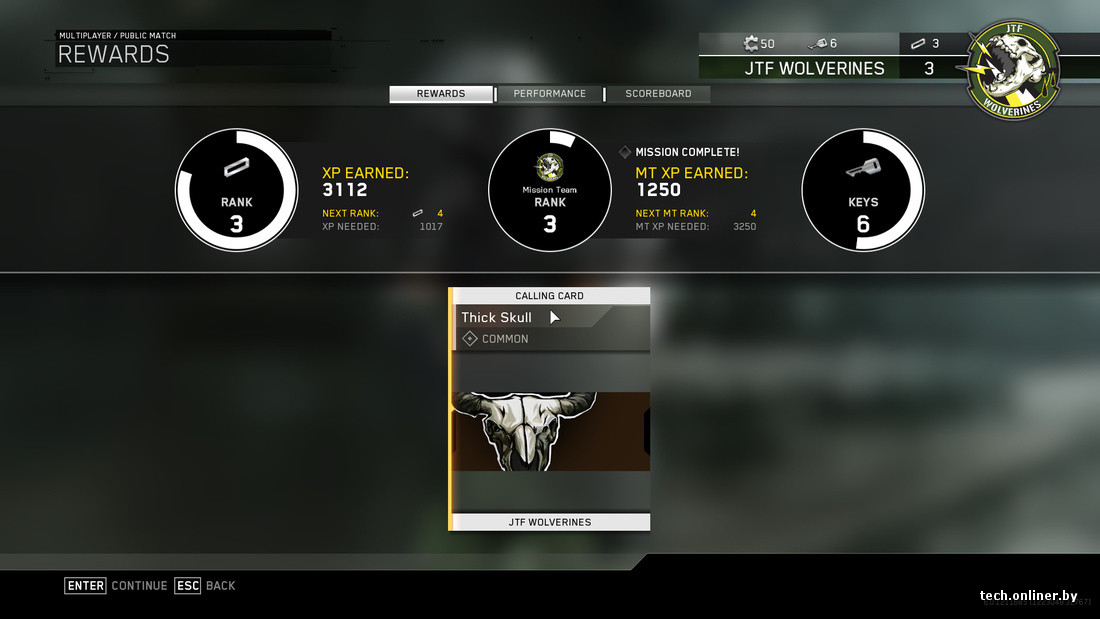Click the JTF Wolverines skull emblem
Viewport: 1100px width, 619px height.
(x=1013, y=70)
